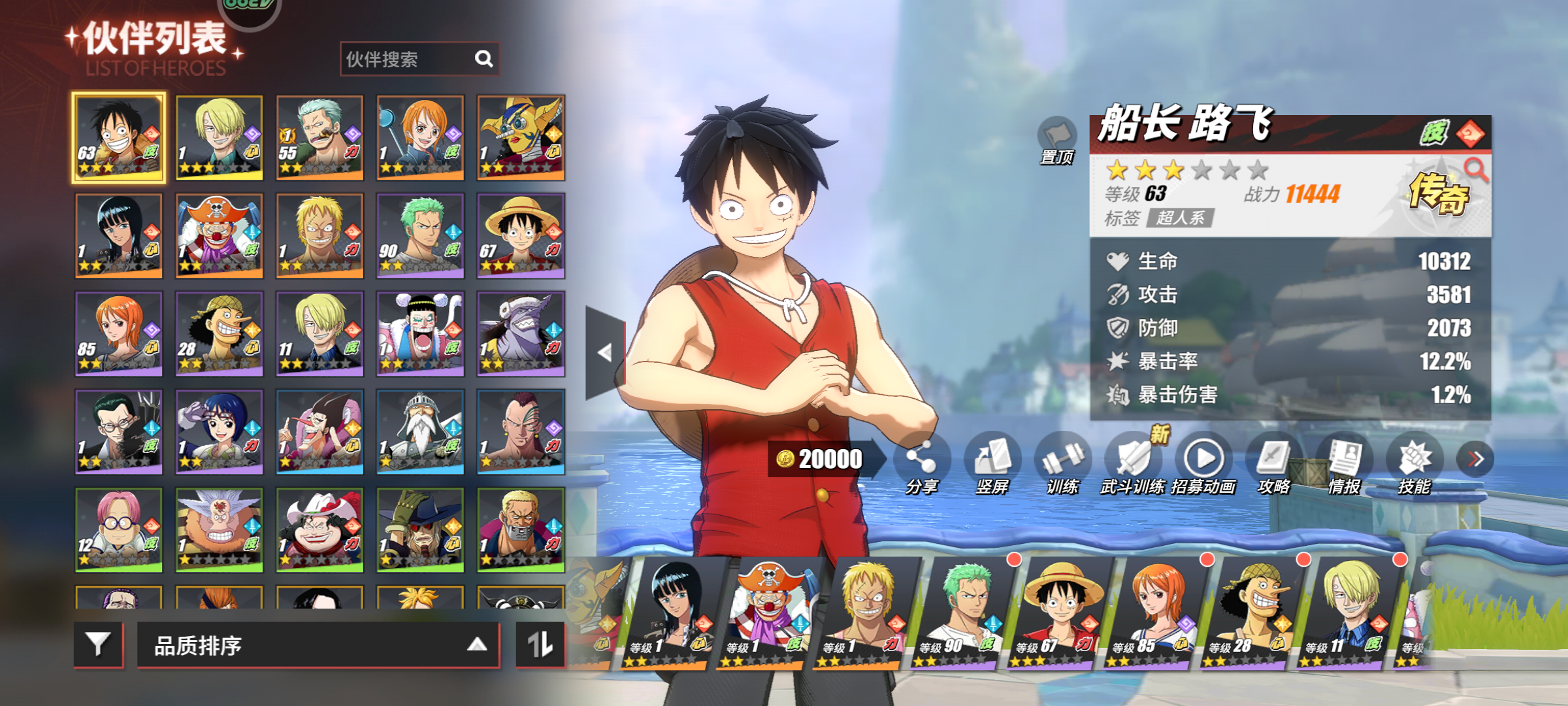Open the 品质排序 sort dropdown
The image size is (1568, 706).
318,645
